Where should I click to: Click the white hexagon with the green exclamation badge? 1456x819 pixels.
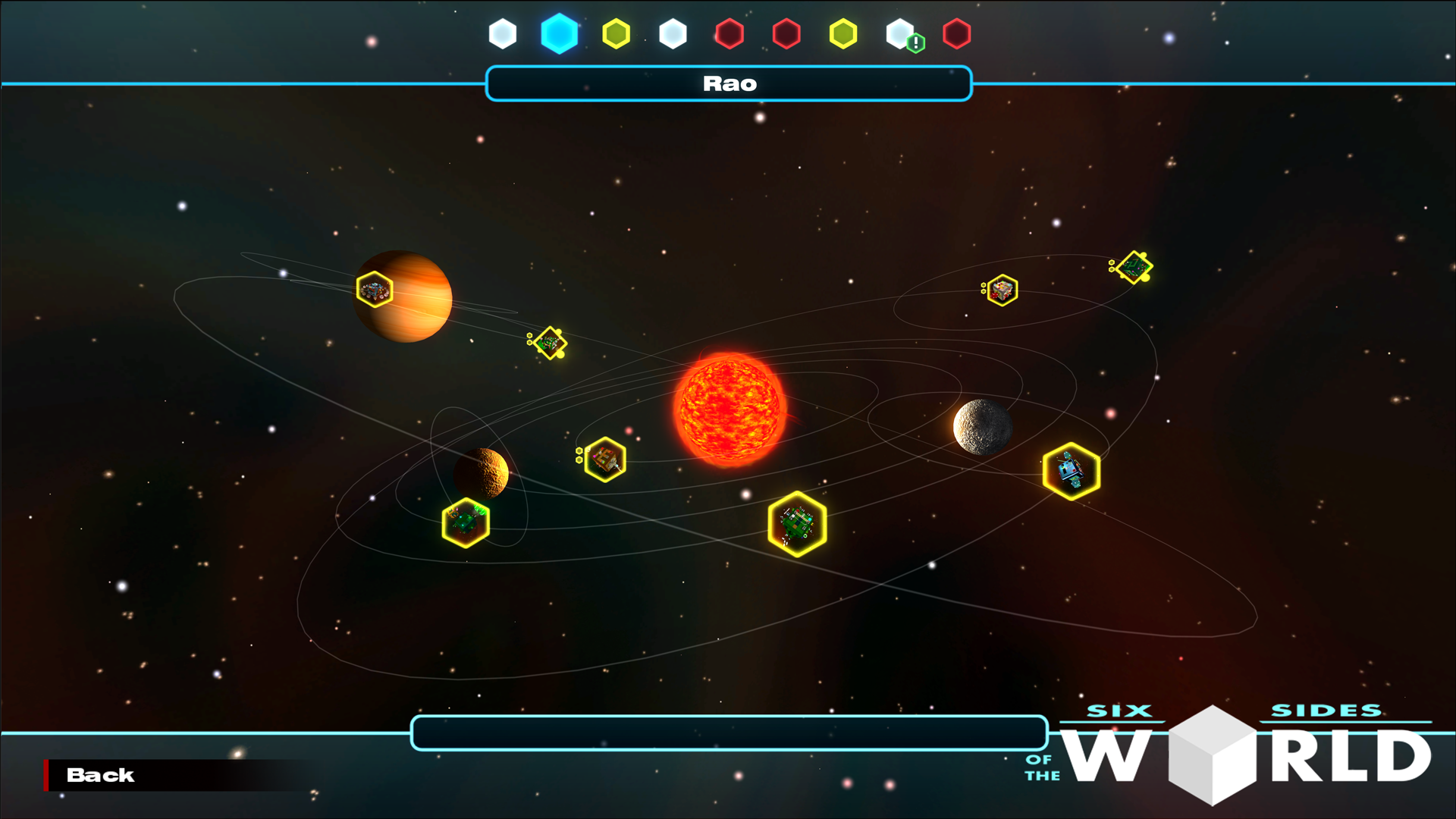[x=901, y=33]
